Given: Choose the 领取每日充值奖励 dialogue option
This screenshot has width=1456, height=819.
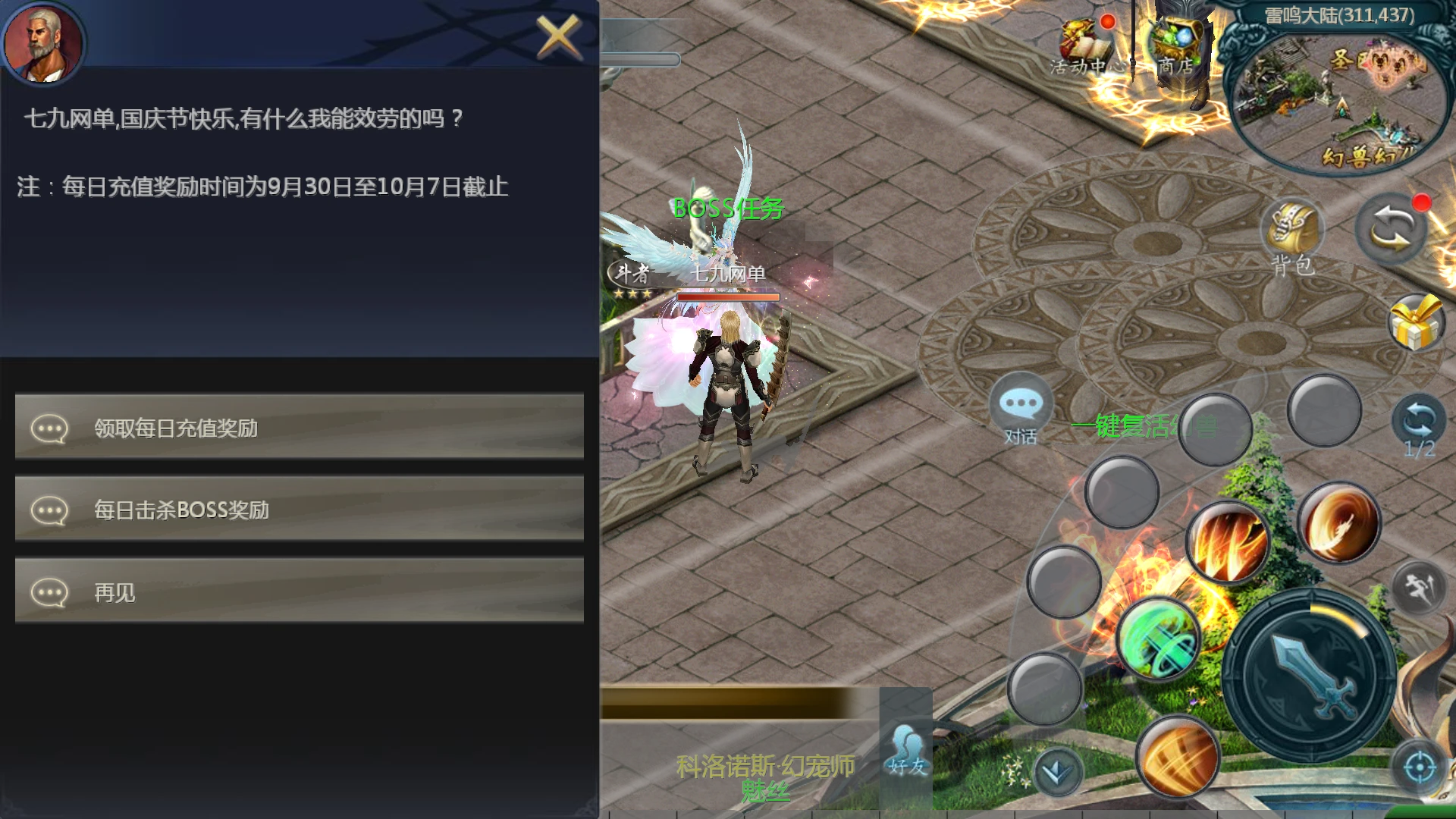Looking at the screenshot, I should 300,428.
